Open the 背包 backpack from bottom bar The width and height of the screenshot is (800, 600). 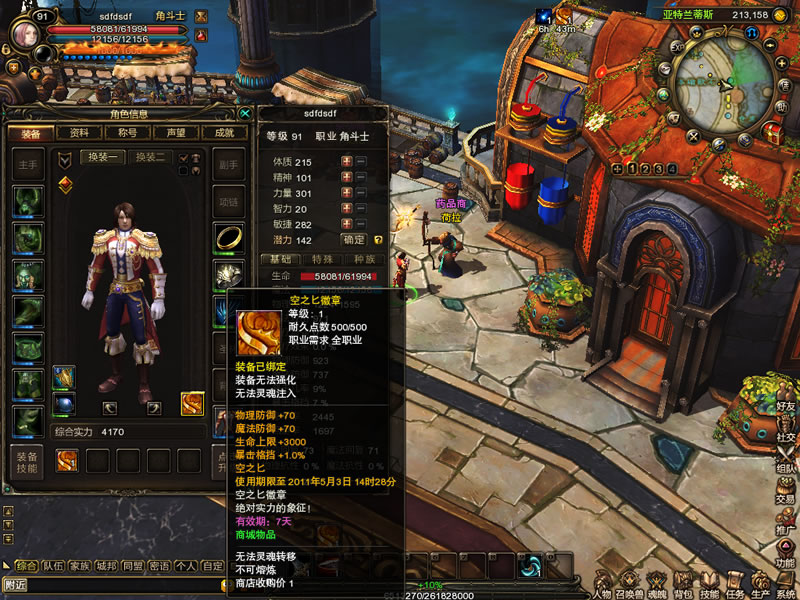683,582
